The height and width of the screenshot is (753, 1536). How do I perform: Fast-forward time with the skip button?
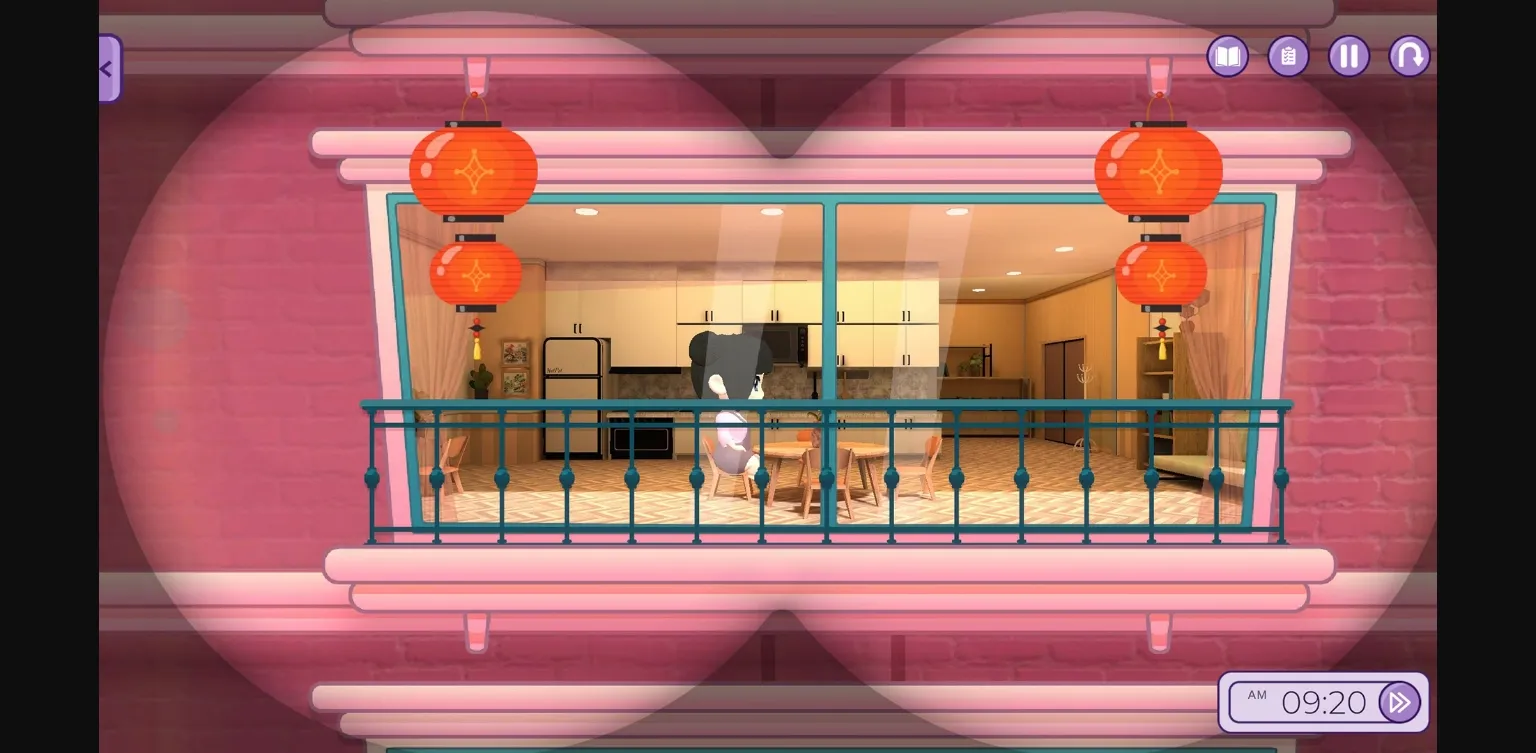point(1400,702)
